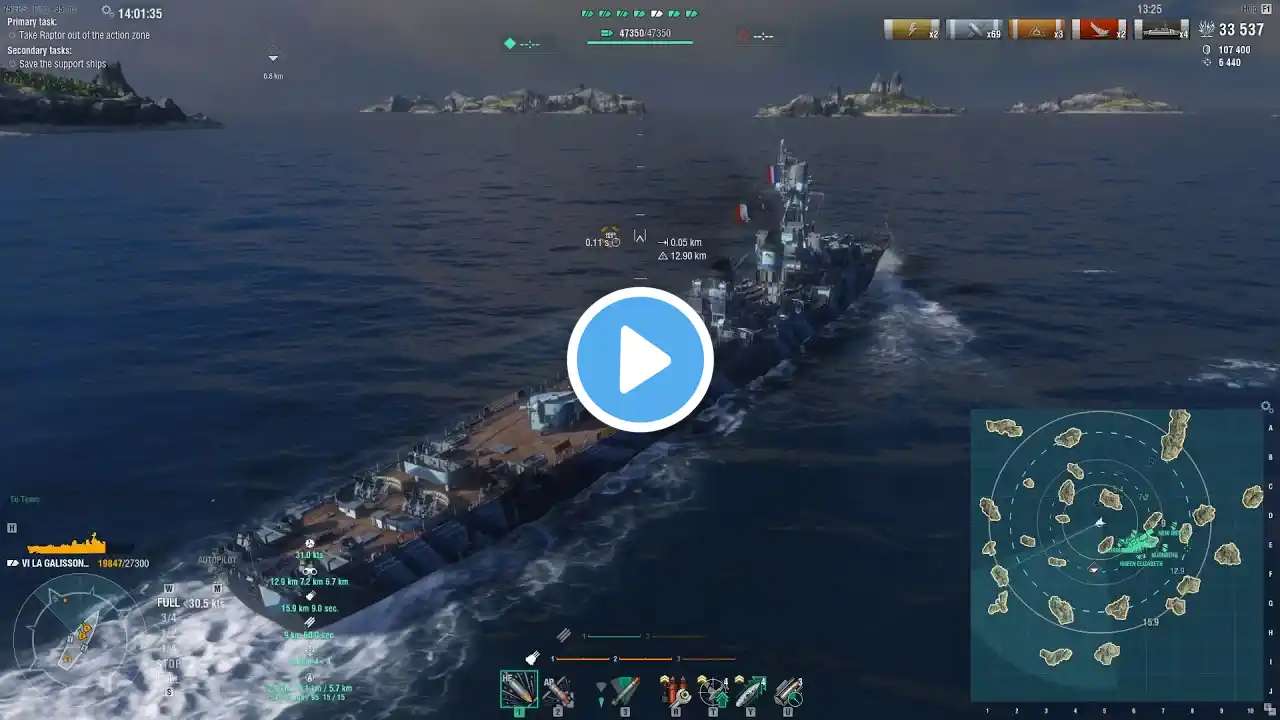Click the ship destroyed x4 ribbon
The image size is (1280, 720).
point(1162,30)
